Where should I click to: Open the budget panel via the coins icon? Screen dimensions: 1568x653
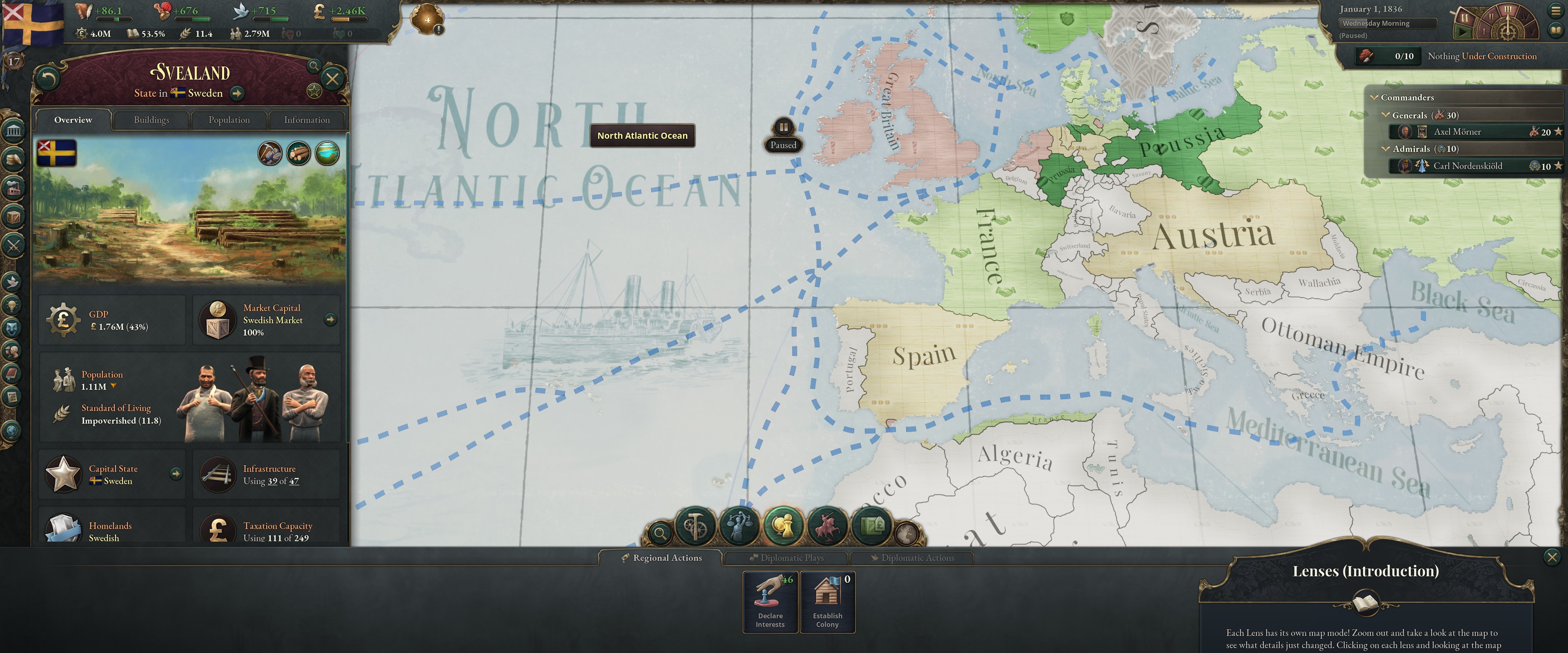tap(13, 159)
